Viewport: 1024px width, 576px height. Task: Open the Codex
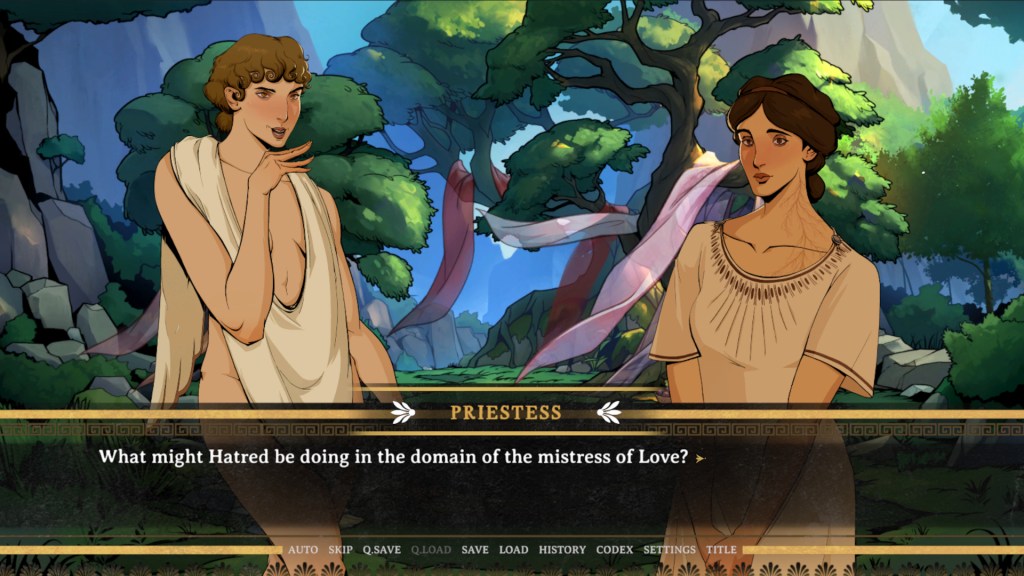click(615, 550)
